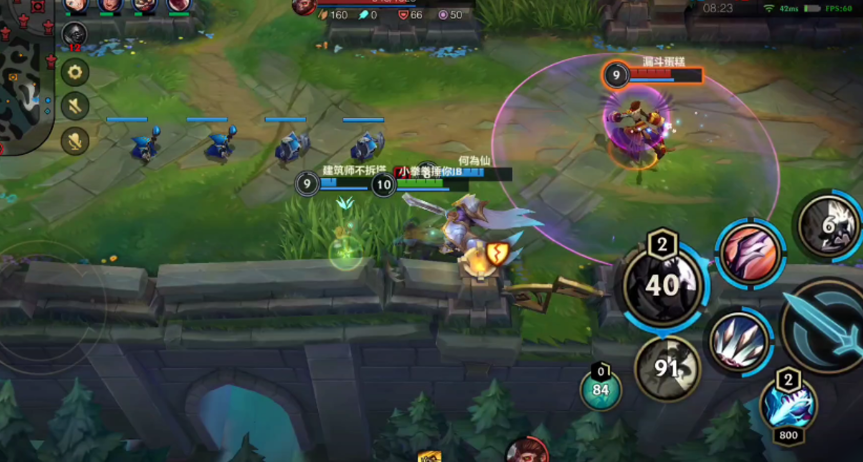Tap the dark helmet icon marked 12
This screenshot has height=462, width=863.
[74, 36]
